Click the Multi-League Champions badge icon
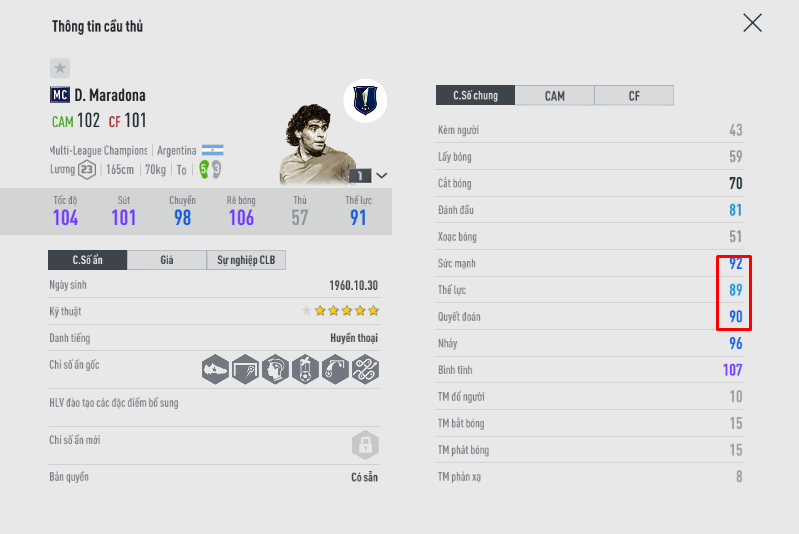Screen dimensions: 799x534 (x=365, y=100)
